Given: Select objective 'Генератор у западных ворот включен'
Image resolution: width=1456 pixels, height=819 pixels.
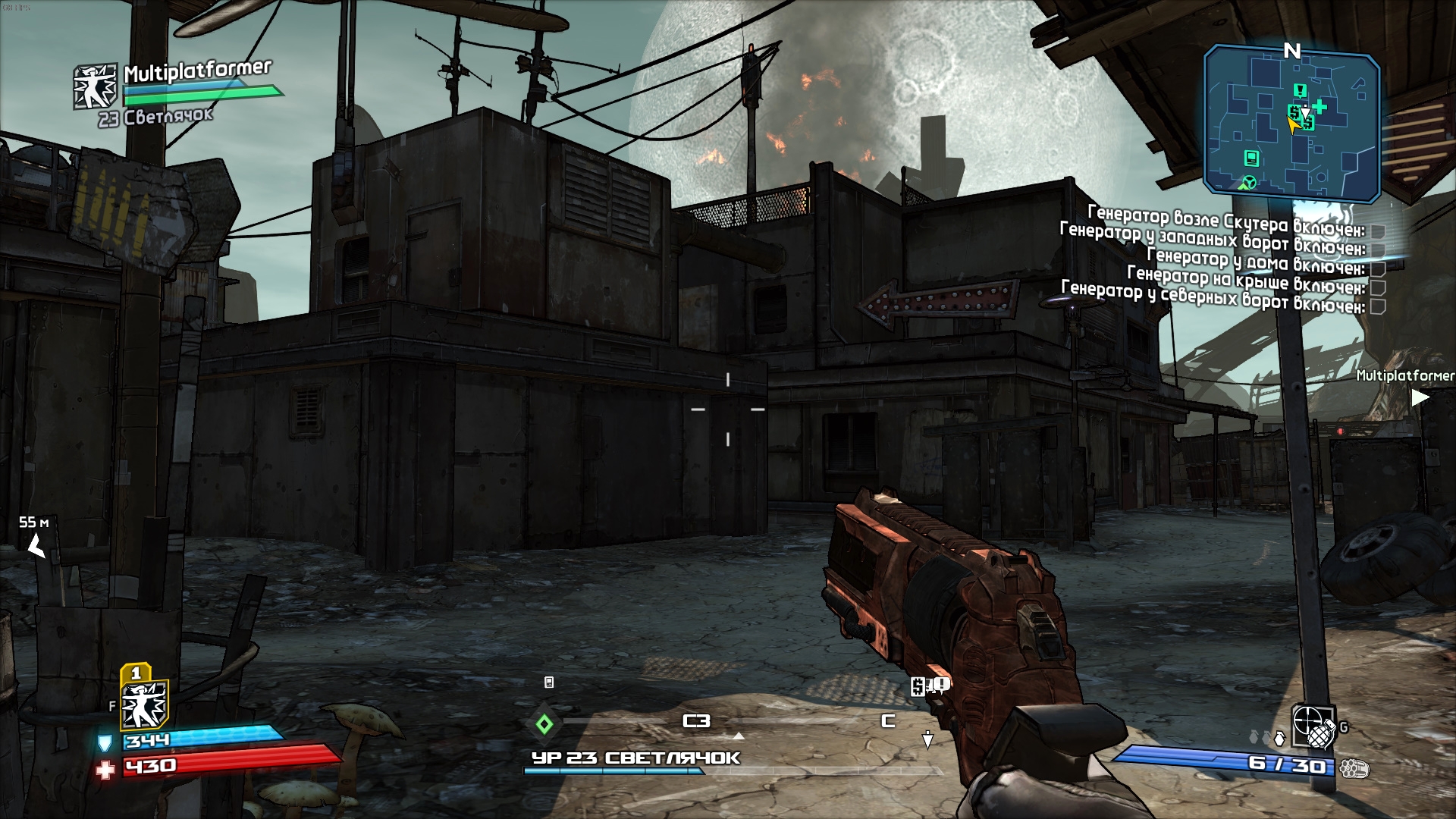Looking at the screenshot, I should click(1212, 239).
